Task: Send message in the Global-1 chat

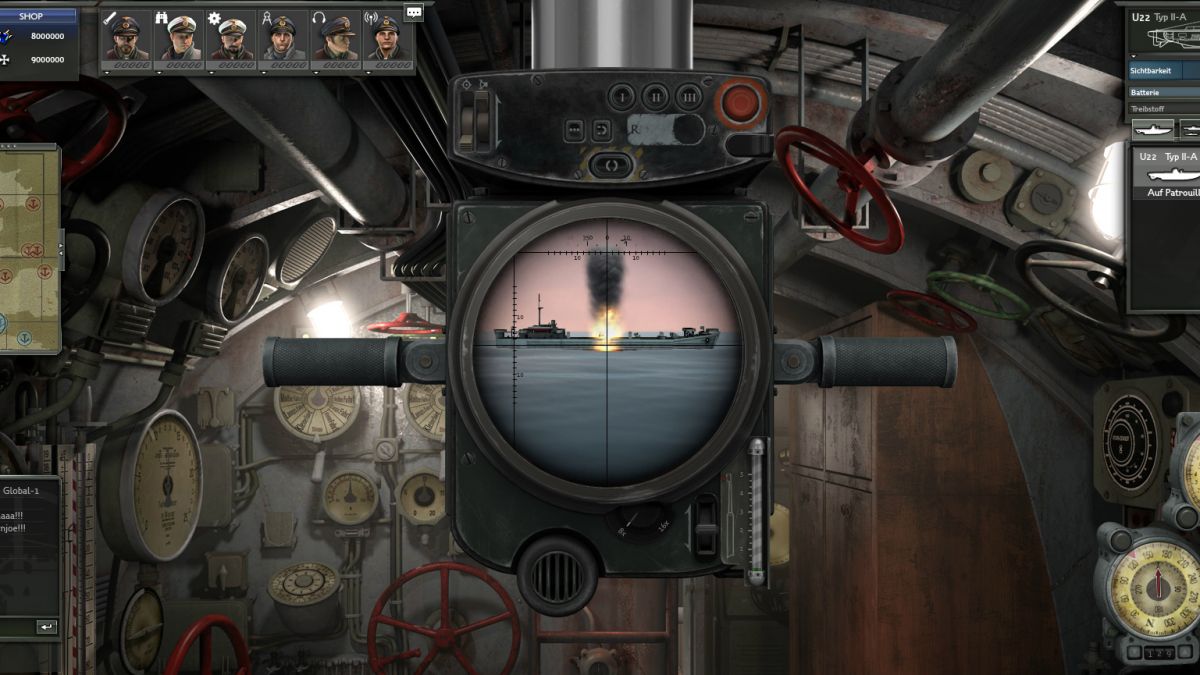Action: (x=46, y=627)
